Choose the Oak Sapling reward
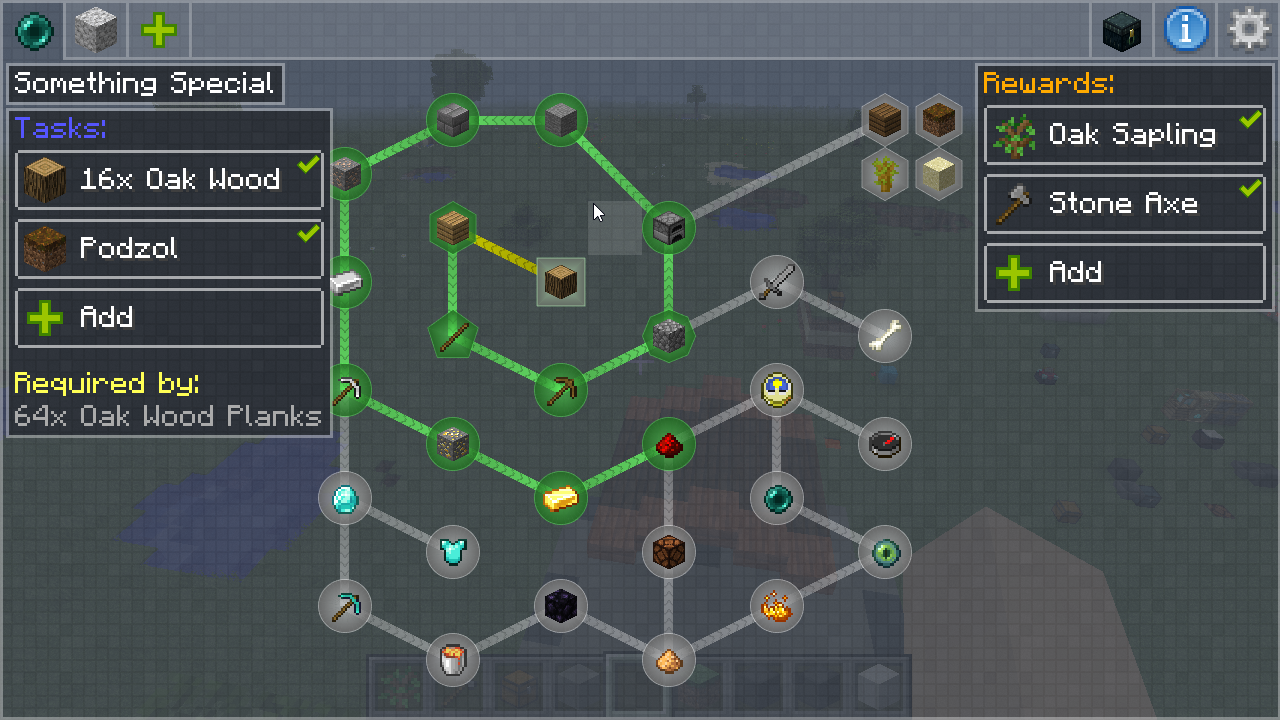This screenshot has height=720, width=1280. [x=1124, y=135]
